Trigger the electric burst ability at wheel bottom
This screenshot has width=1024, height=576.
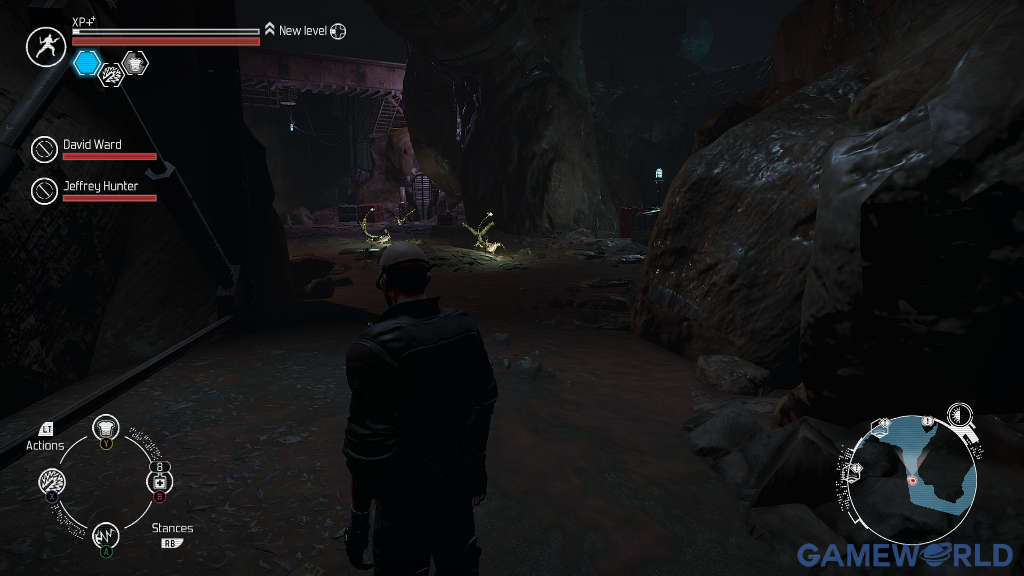[106, 535]
